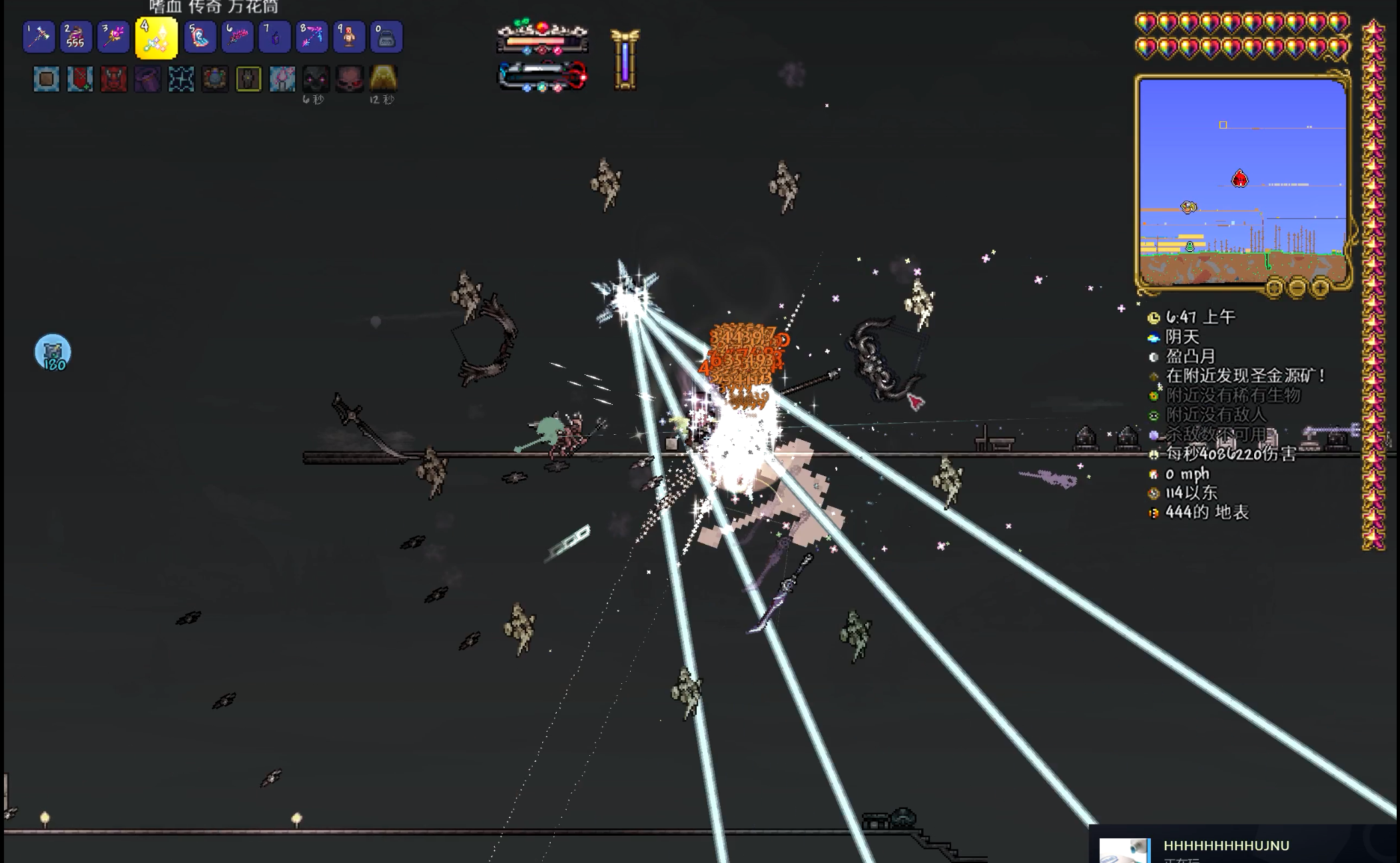This screenshot has height=863, width=1400.
Task: Select the target dummy in slot 9
Action: point(349,37)
